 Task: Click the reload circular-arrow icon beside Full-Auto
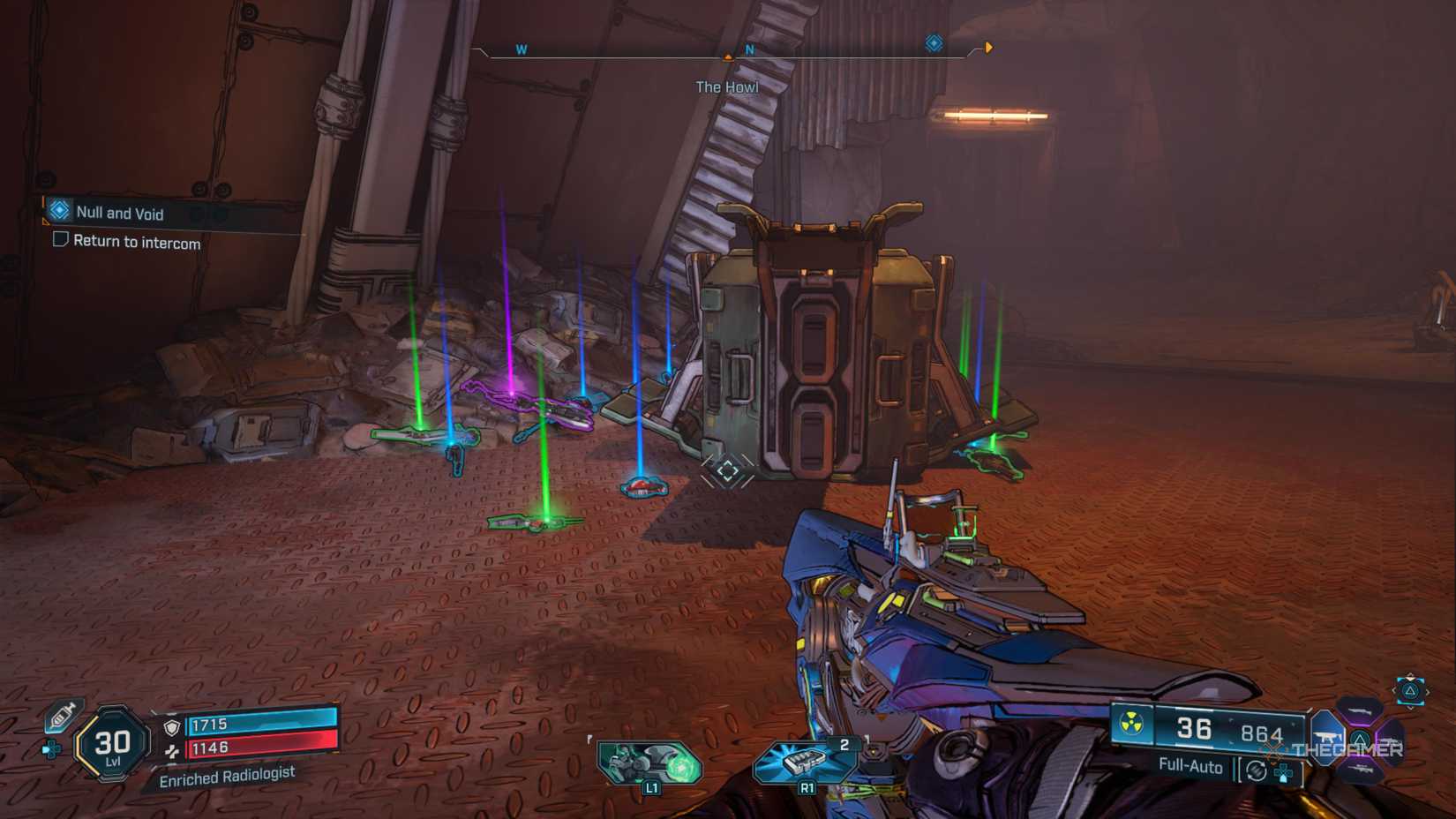click(1256, 770)
